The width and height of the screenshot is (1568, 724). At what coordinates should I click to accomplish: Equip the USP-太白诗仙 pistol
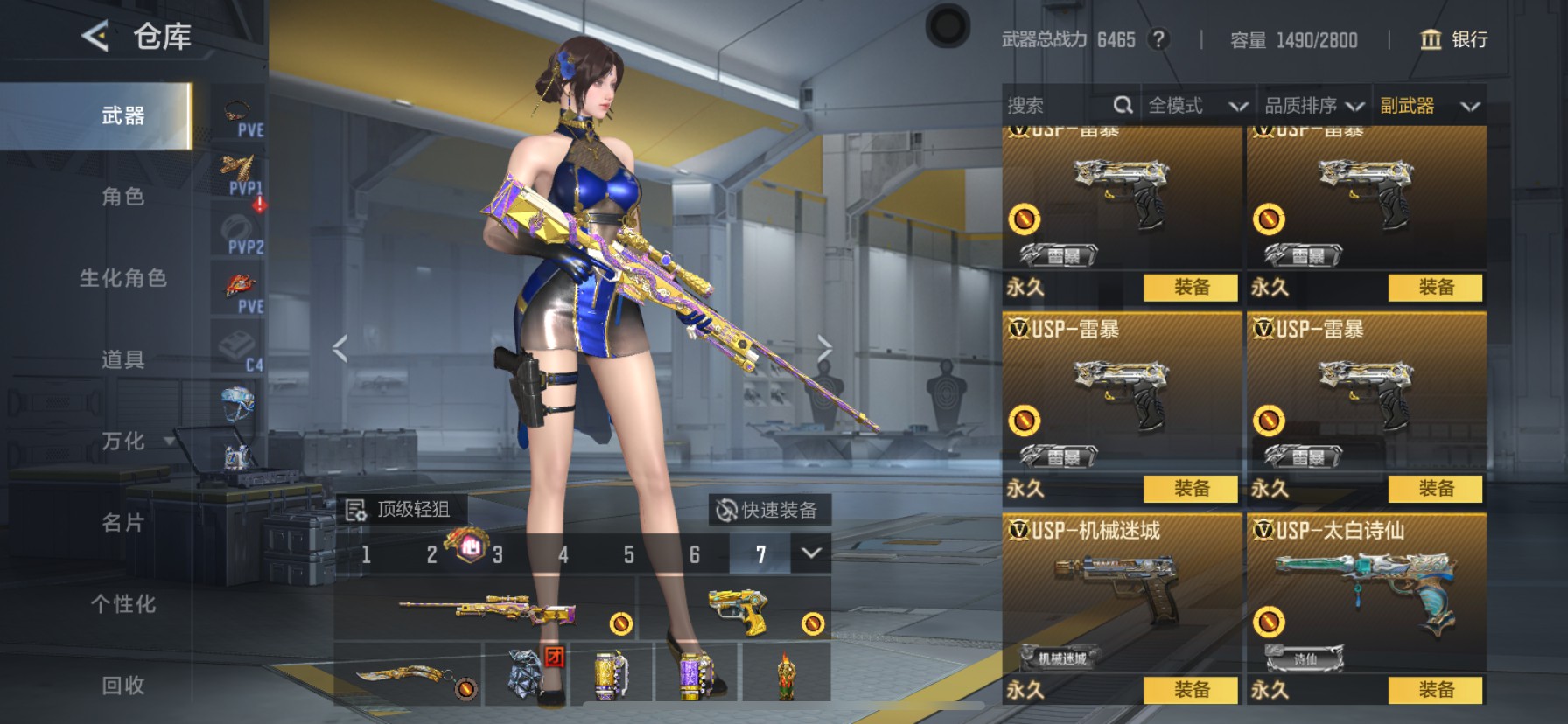pos(1435,690)
